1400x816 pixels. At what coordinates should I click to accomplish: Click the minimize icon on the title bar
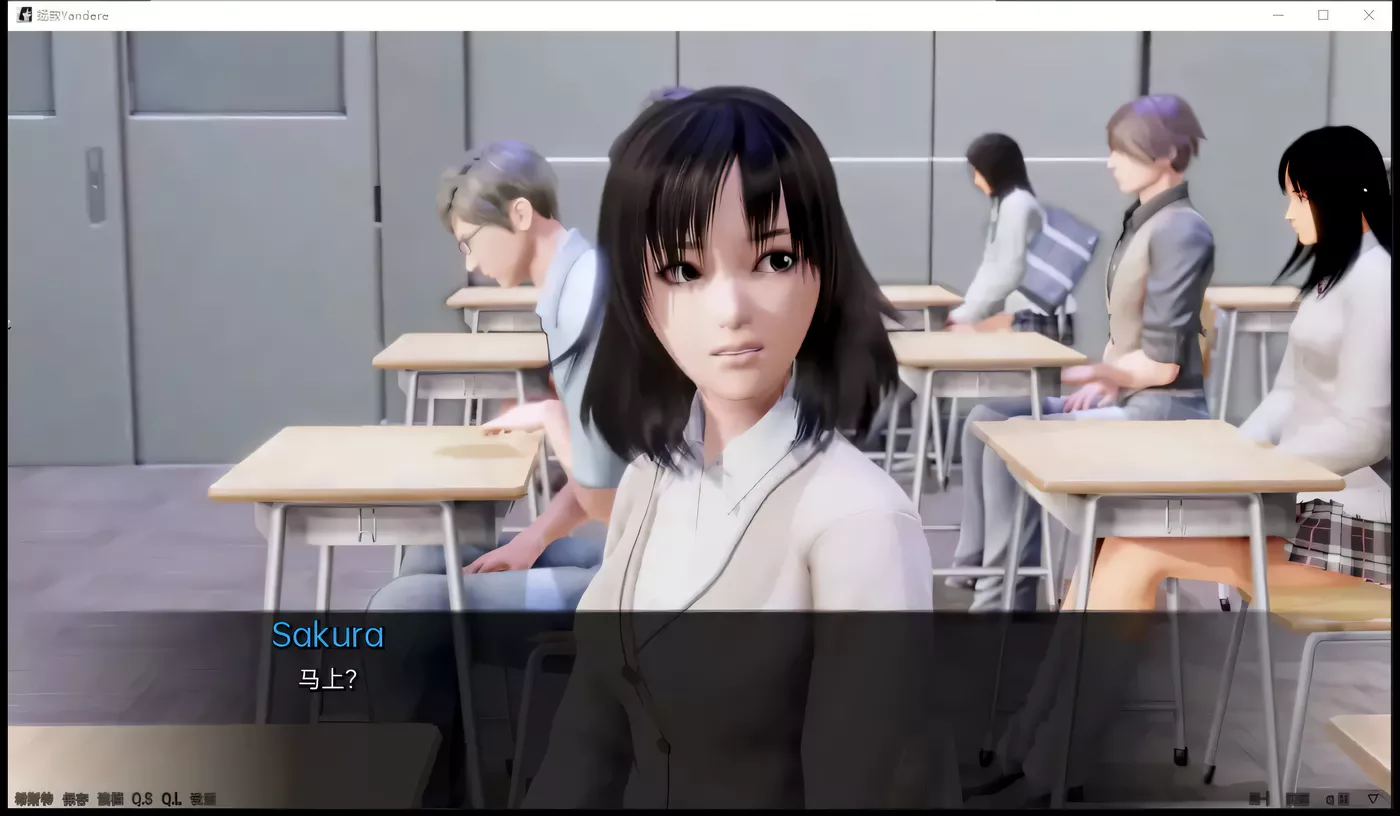click(1278, 15)
